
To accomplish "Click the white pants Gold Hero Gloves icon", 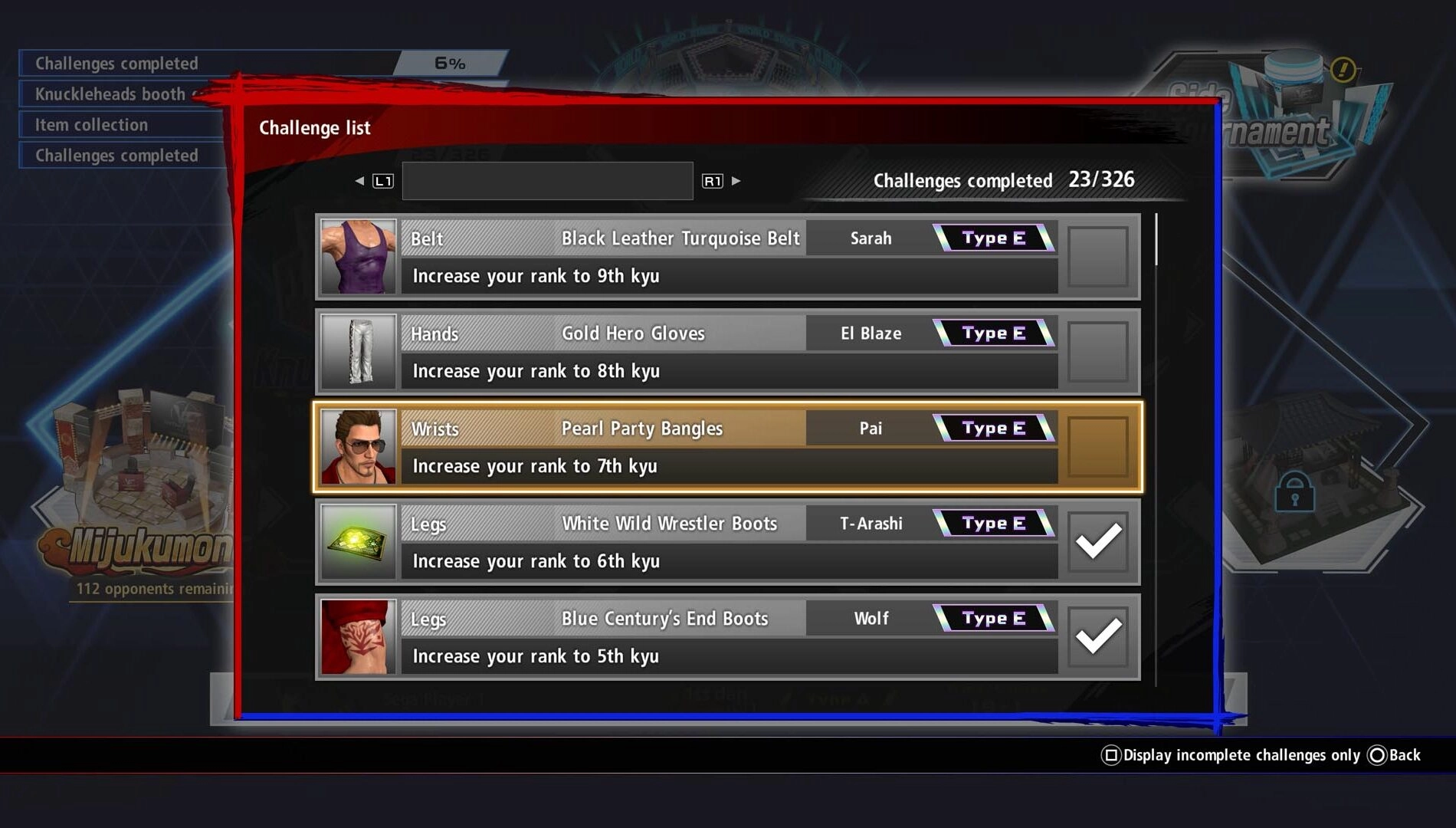I will [357, 352].
